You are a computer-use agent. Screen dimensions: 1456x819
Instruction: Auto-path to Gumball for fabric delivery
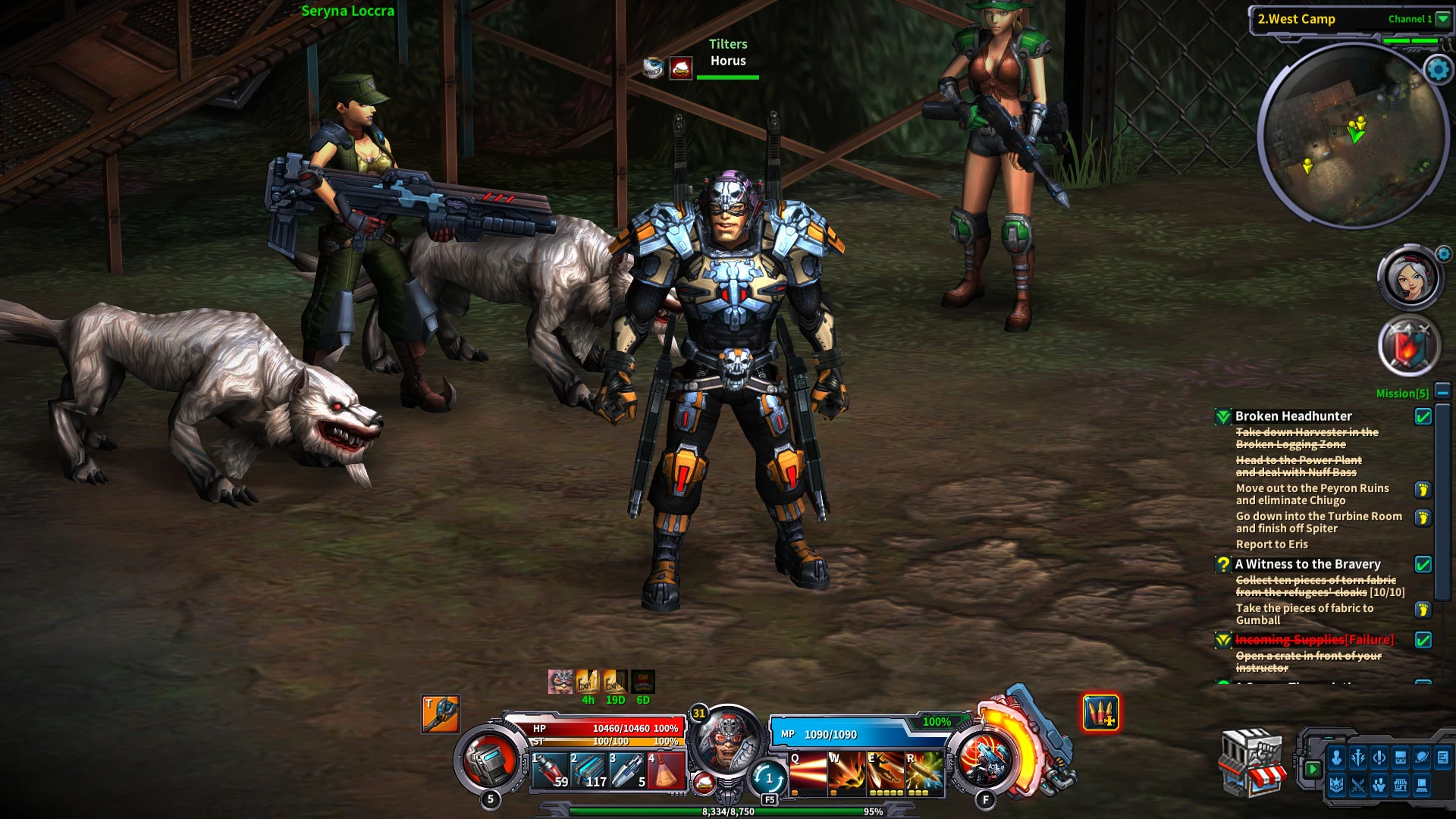click(1423, 610)
